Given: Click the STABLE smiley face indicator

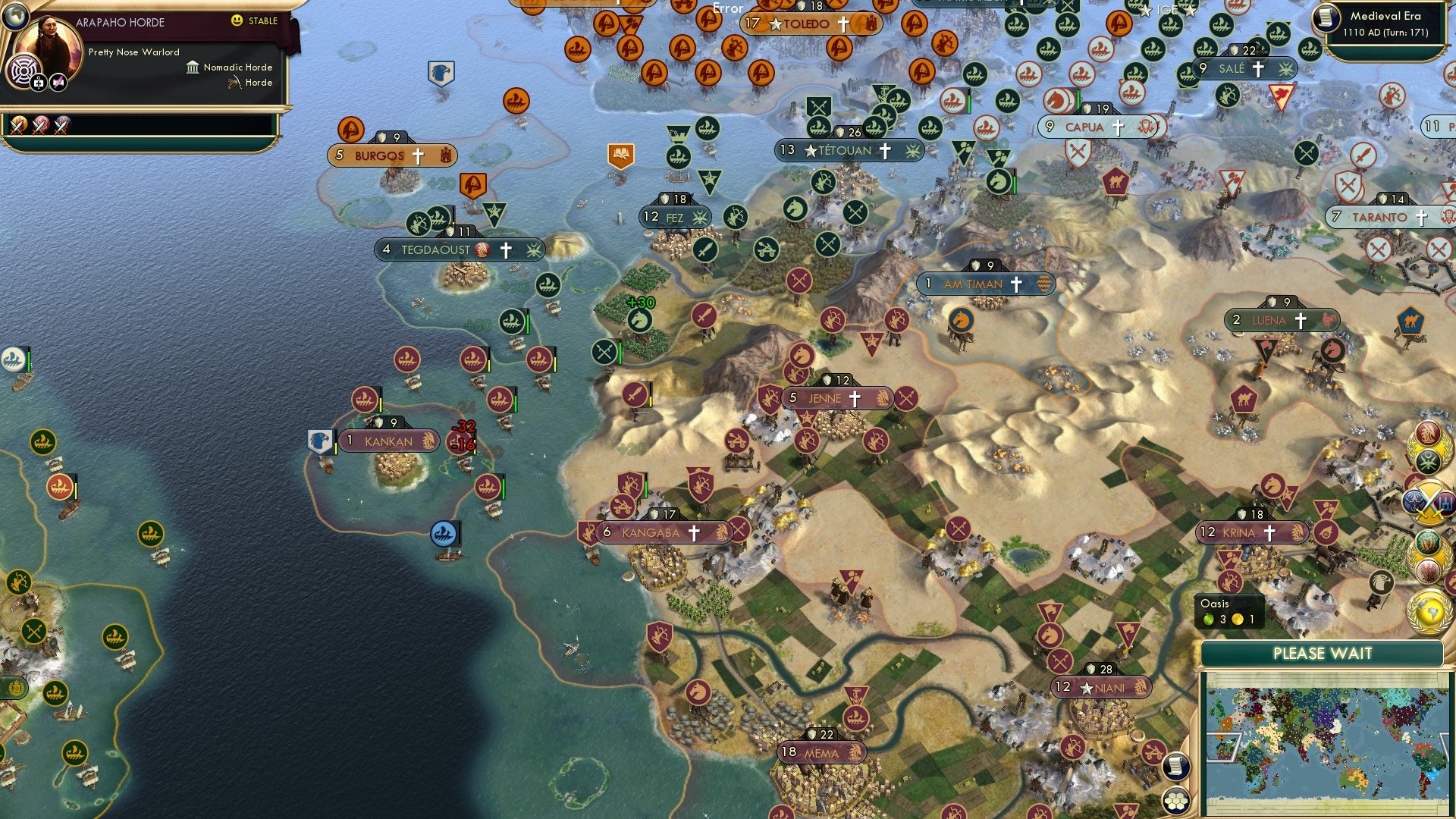Looking at the screenshot, I should (x=238, y=21).
